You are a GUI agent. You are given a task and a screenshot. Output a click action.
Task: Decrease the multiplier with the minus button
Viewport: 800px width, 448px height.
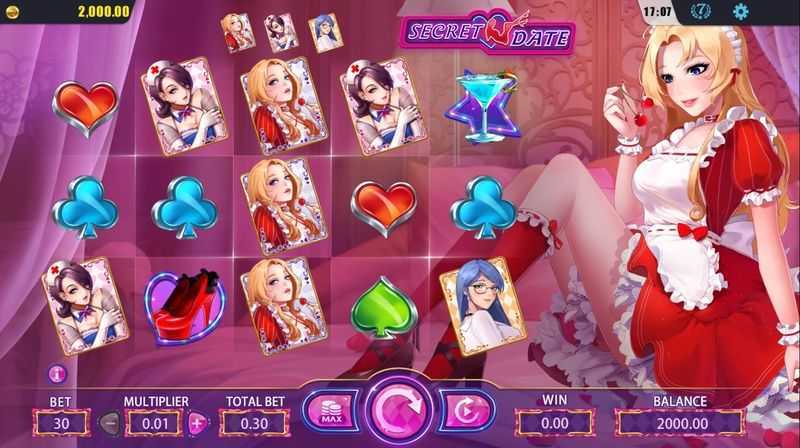[x=109, y=422]
